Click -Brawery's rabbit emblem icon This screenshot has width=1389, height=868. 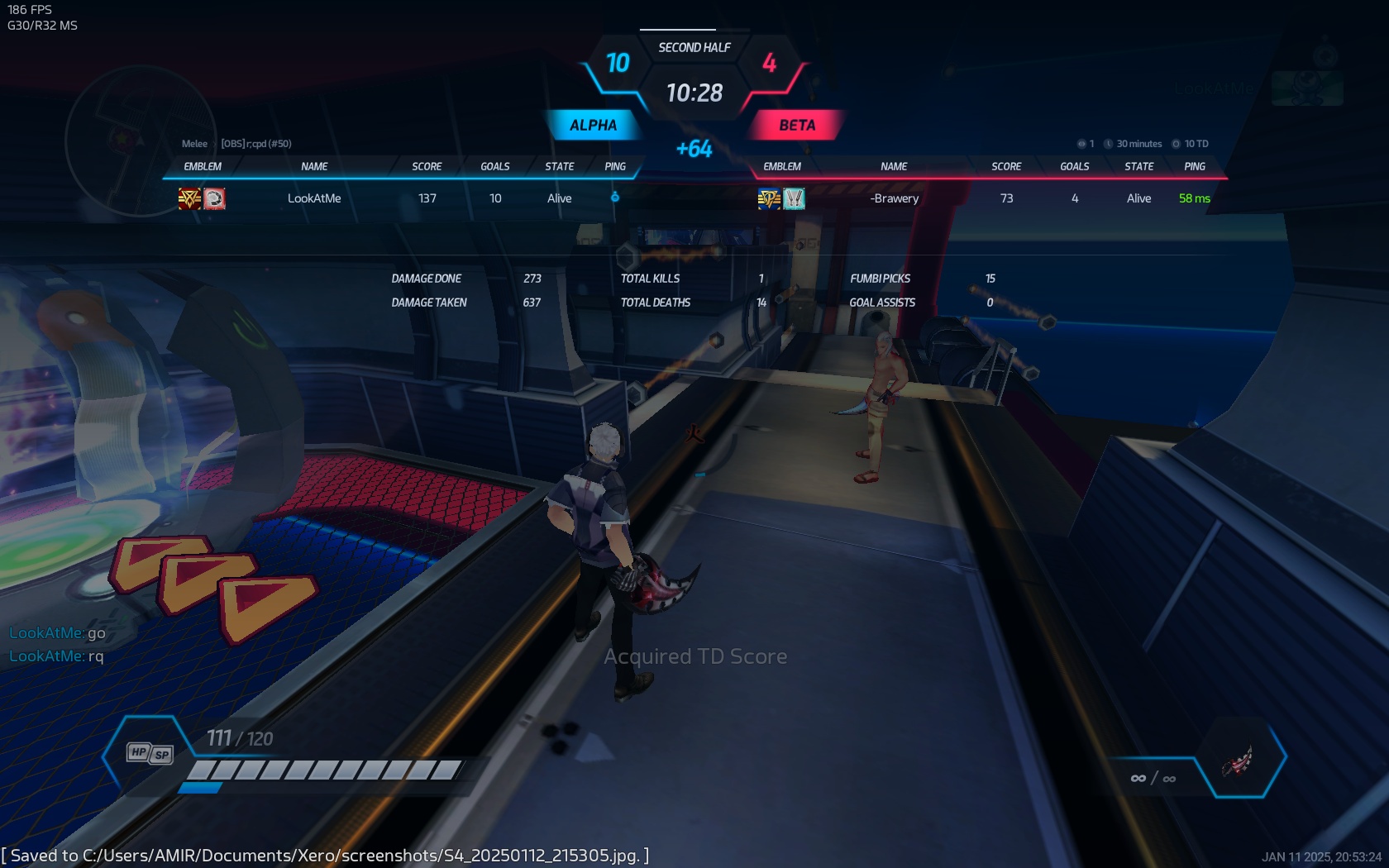[794, 198]
